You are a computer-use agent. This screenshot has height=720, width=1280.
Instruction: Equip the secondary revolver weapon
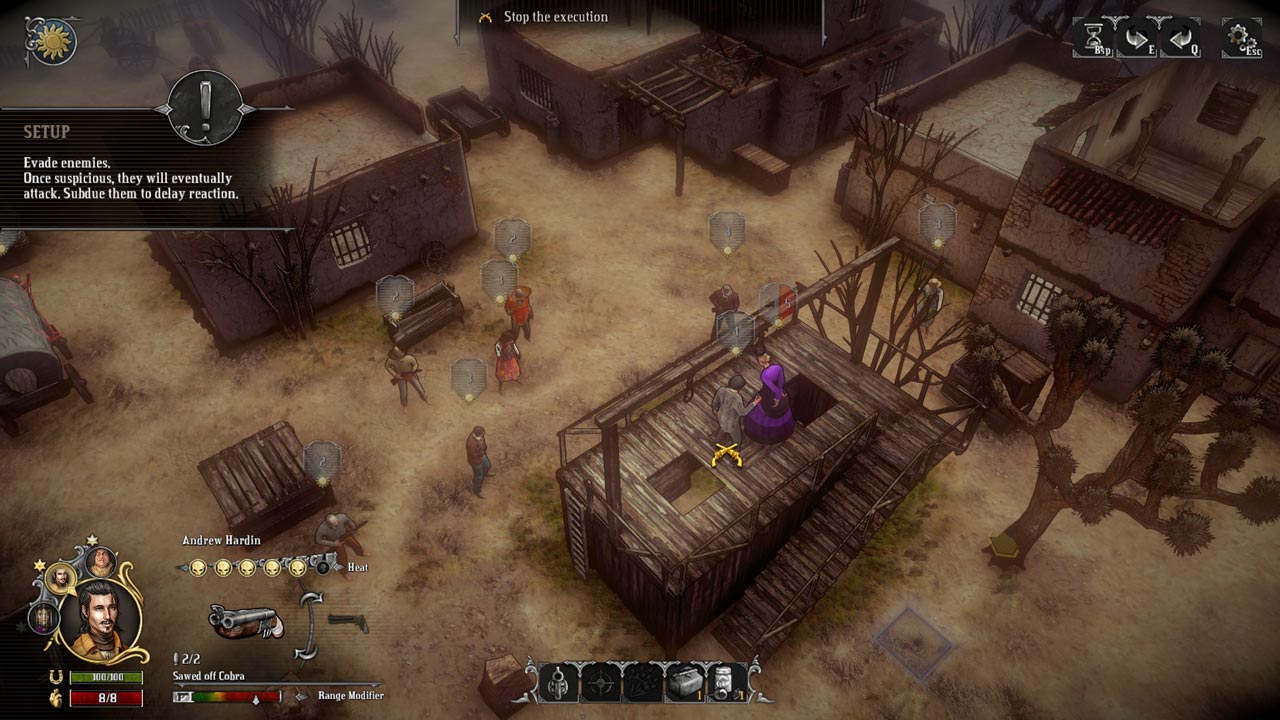tap(348, 623)
